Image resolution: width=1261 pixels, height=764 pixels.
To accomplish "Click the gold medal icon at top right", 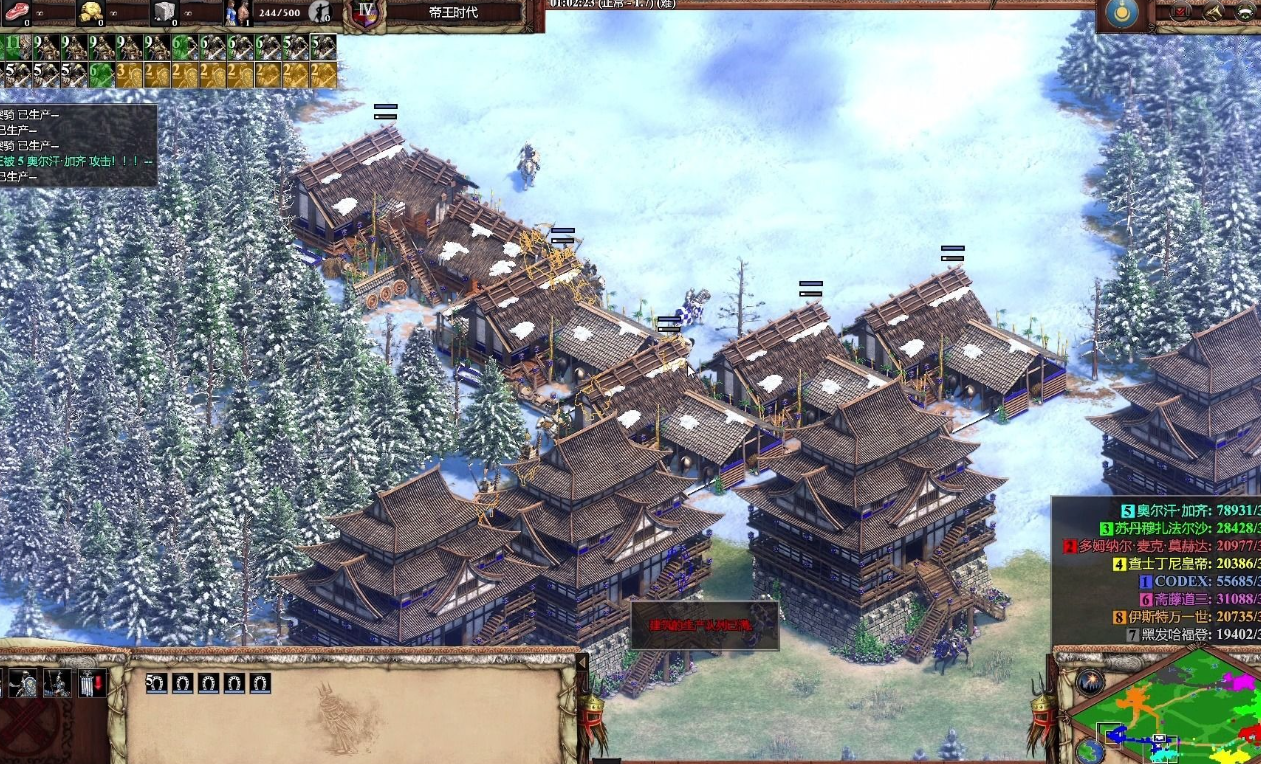I will point(1120,14).
